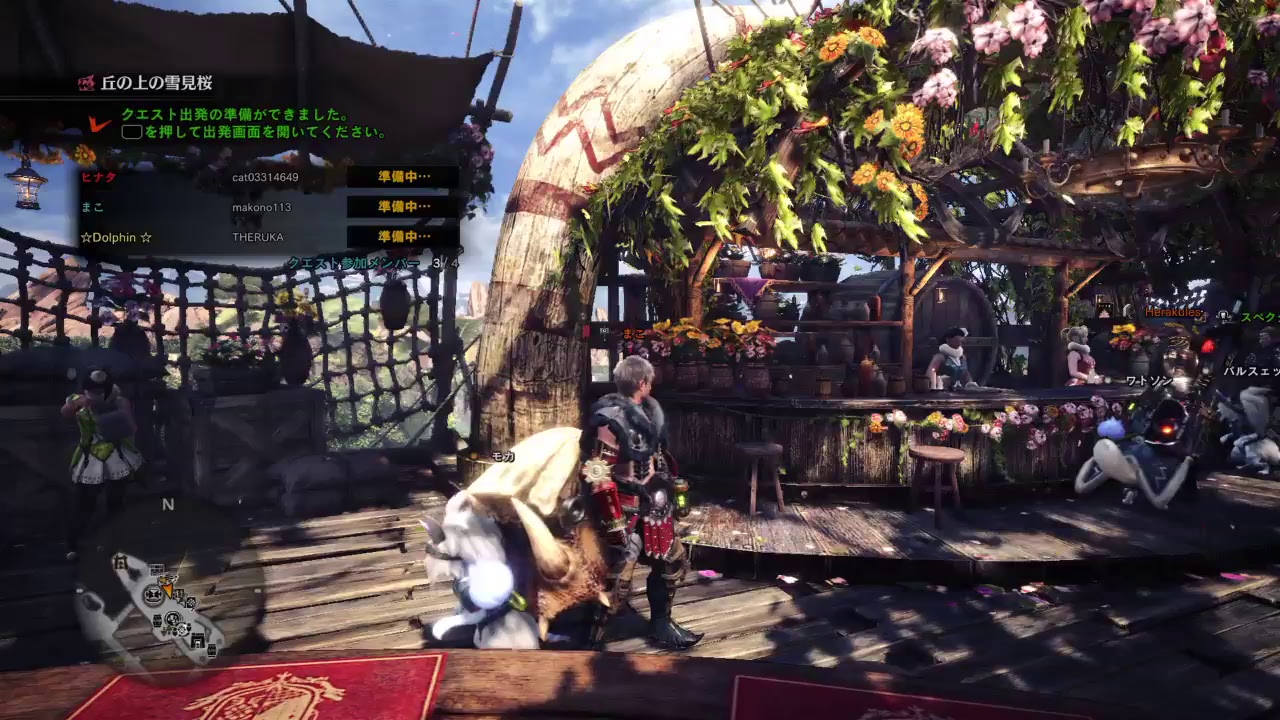Click the button prompt box before を押して
The image size is (1280, 720).
[131, 131]
